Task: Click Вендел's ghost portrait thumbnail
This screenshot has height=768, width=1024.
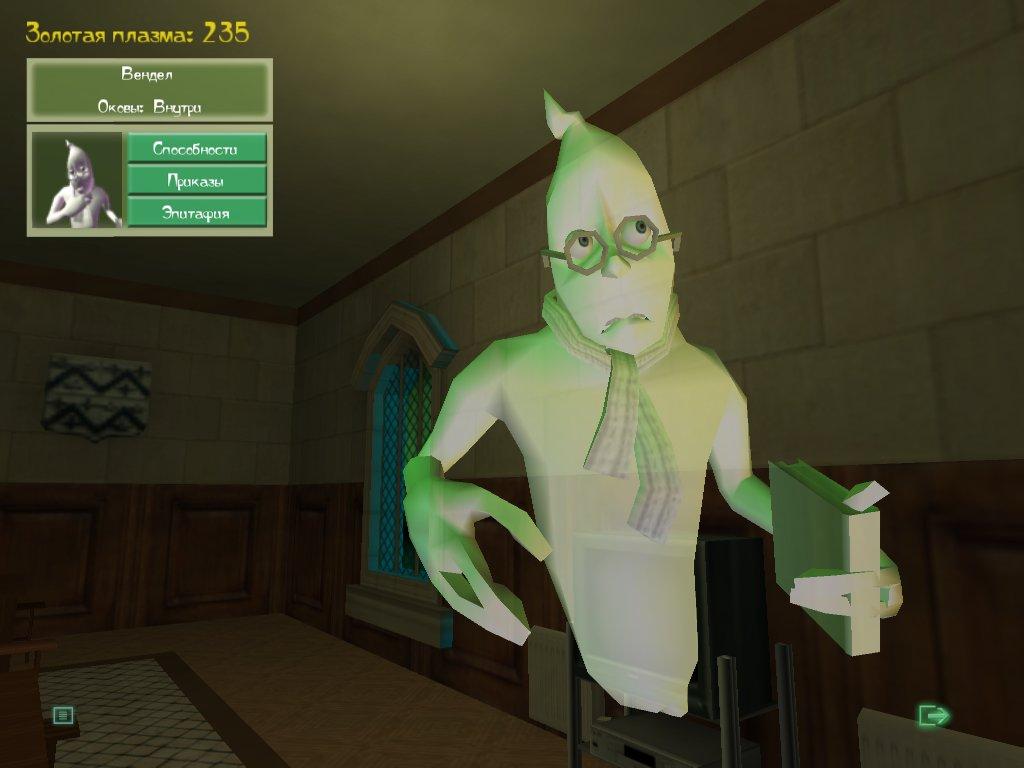Action: point(77,181)
